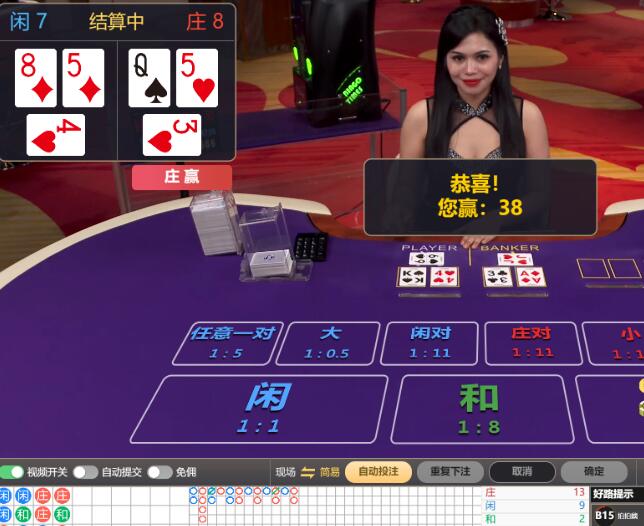
Task: Place a 闲对 (Player Pair) bet
Action: (430, 342)
